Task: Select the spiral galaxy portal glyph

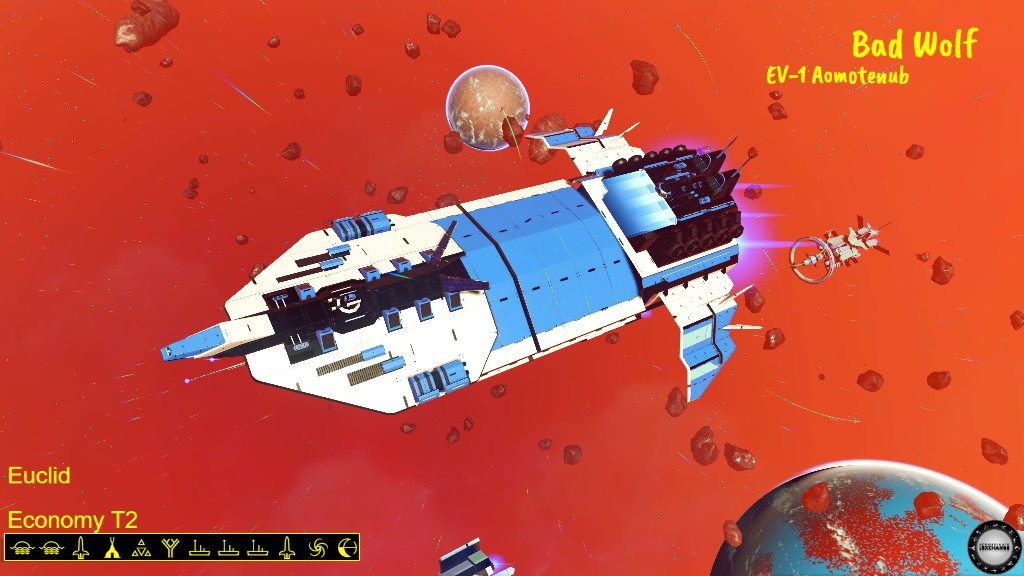Action: tap(318, 547)
